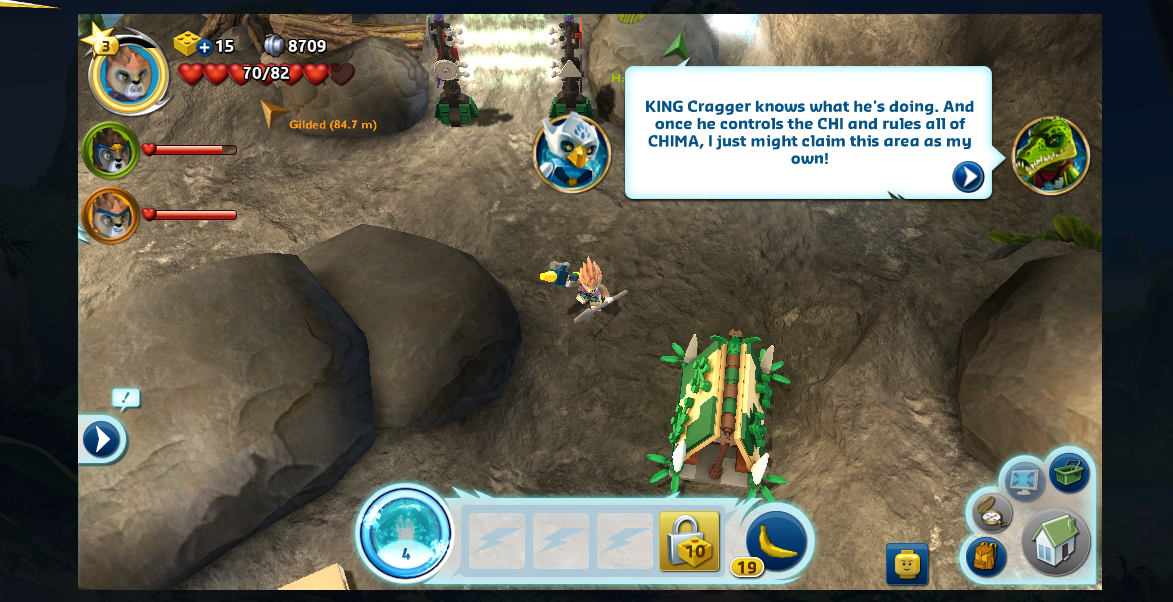Toggle fullscreen with the monitor icon
Viewport: 1173px width, 602px height.
click(x=1024, y=482)
